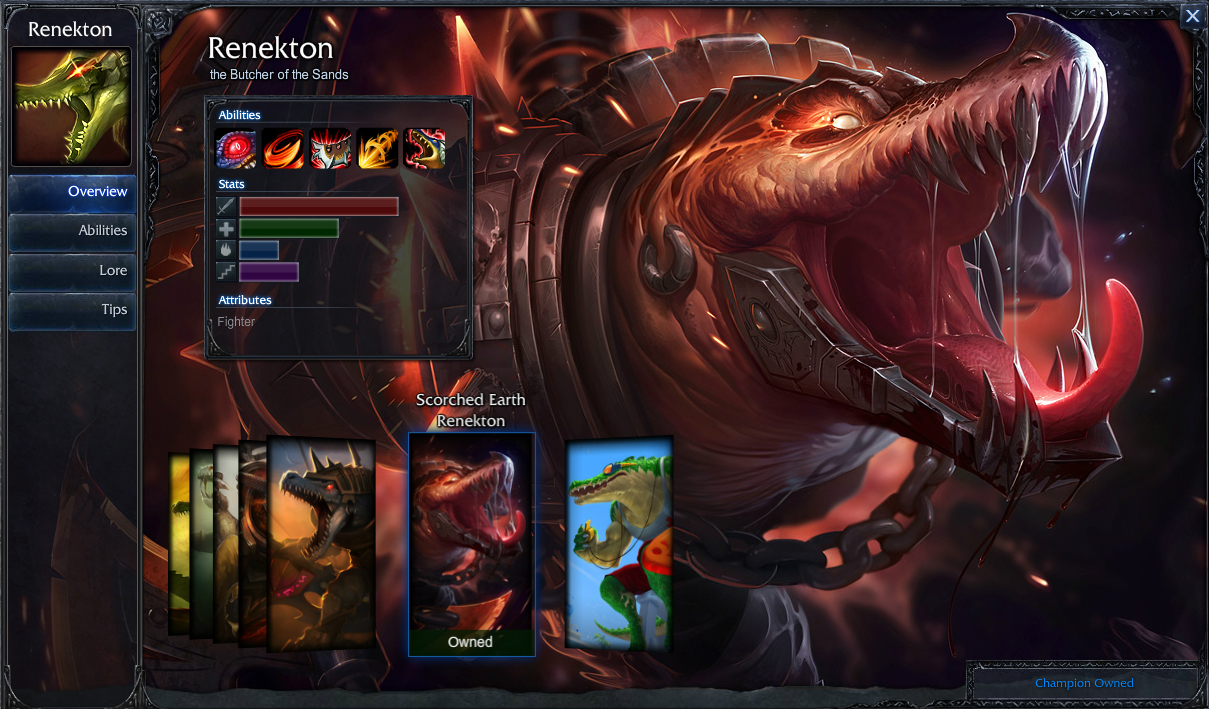Screen dimensions: 1209x709
Task: Click the Champion Owned button
Action: 1083,683
